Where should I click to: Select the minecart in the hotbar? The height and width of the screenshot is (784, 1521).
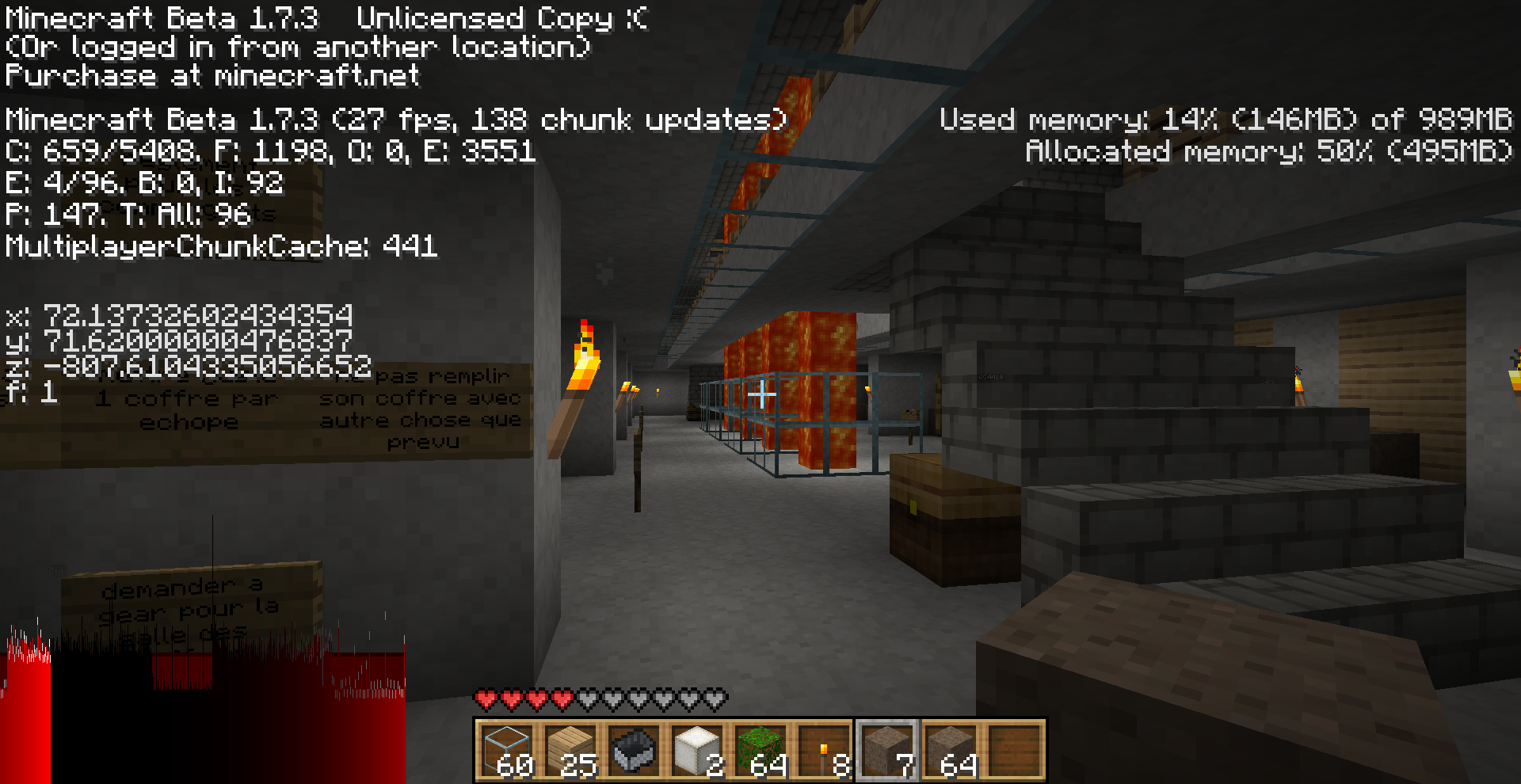(634, 750)
